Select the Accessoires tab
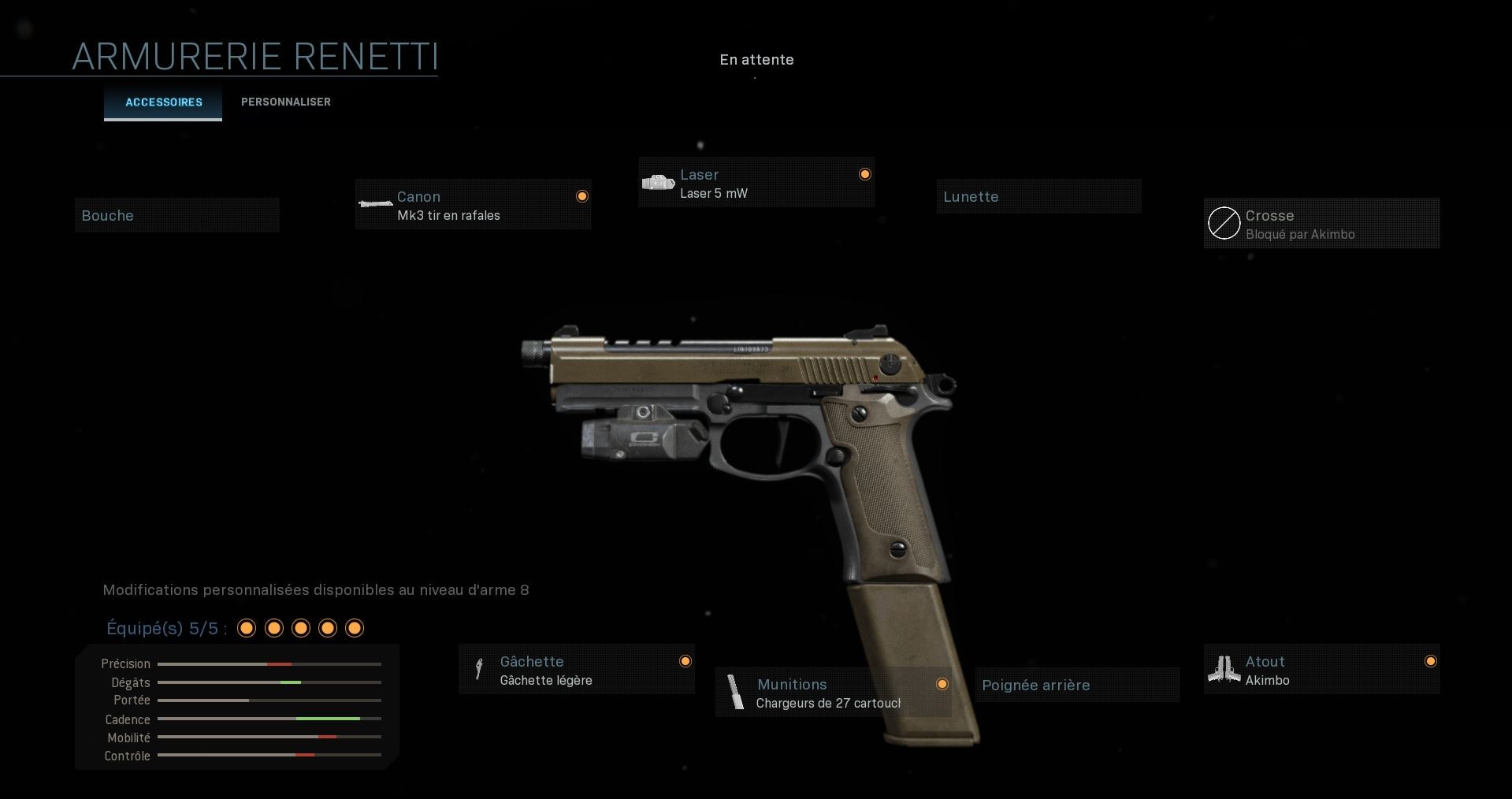This screenshot has width=1512, height=799. click(163, 102)
